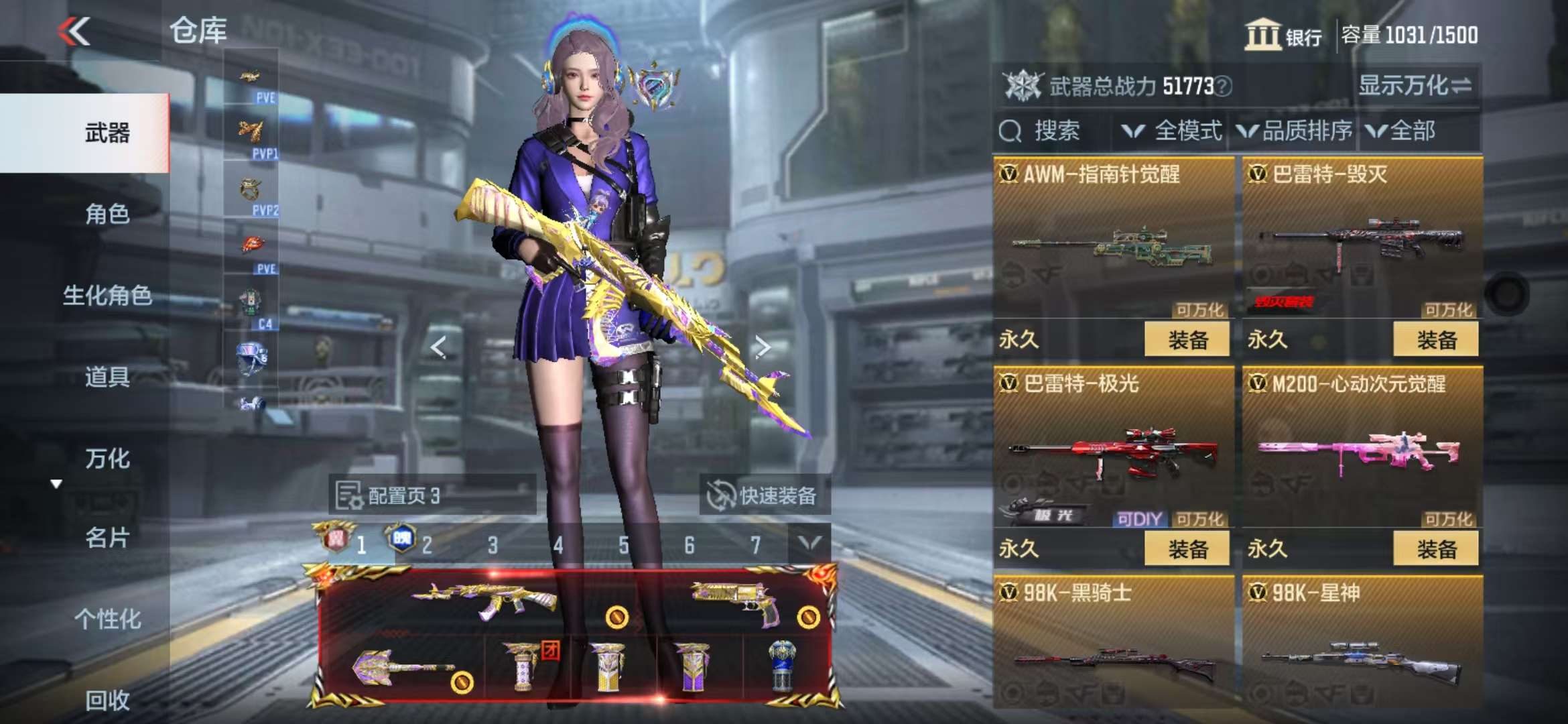Open the 个性化 tab

click(x=107, y=619)
